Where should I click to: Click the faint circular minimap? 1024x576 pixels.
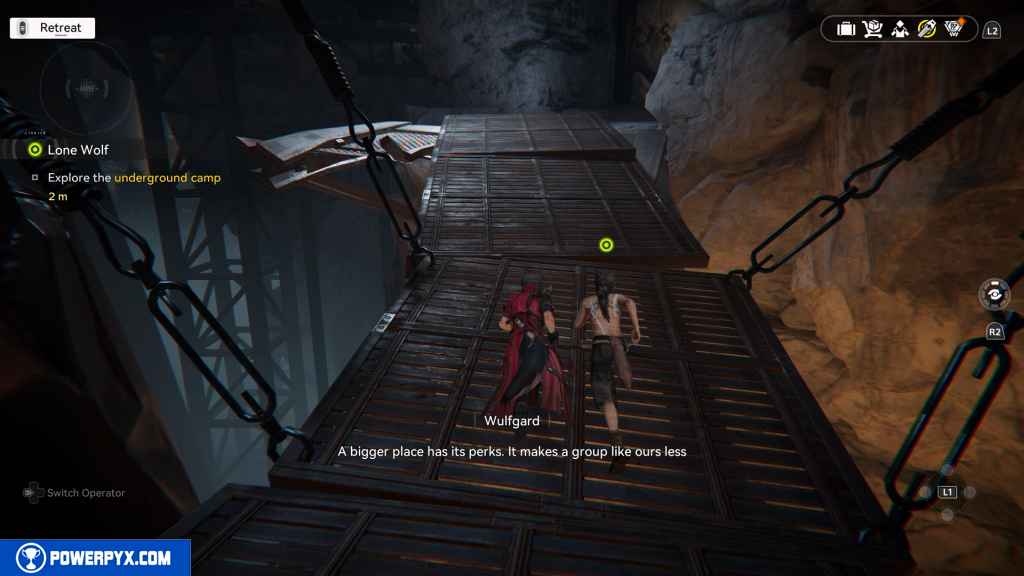click(x=86, y=89)
